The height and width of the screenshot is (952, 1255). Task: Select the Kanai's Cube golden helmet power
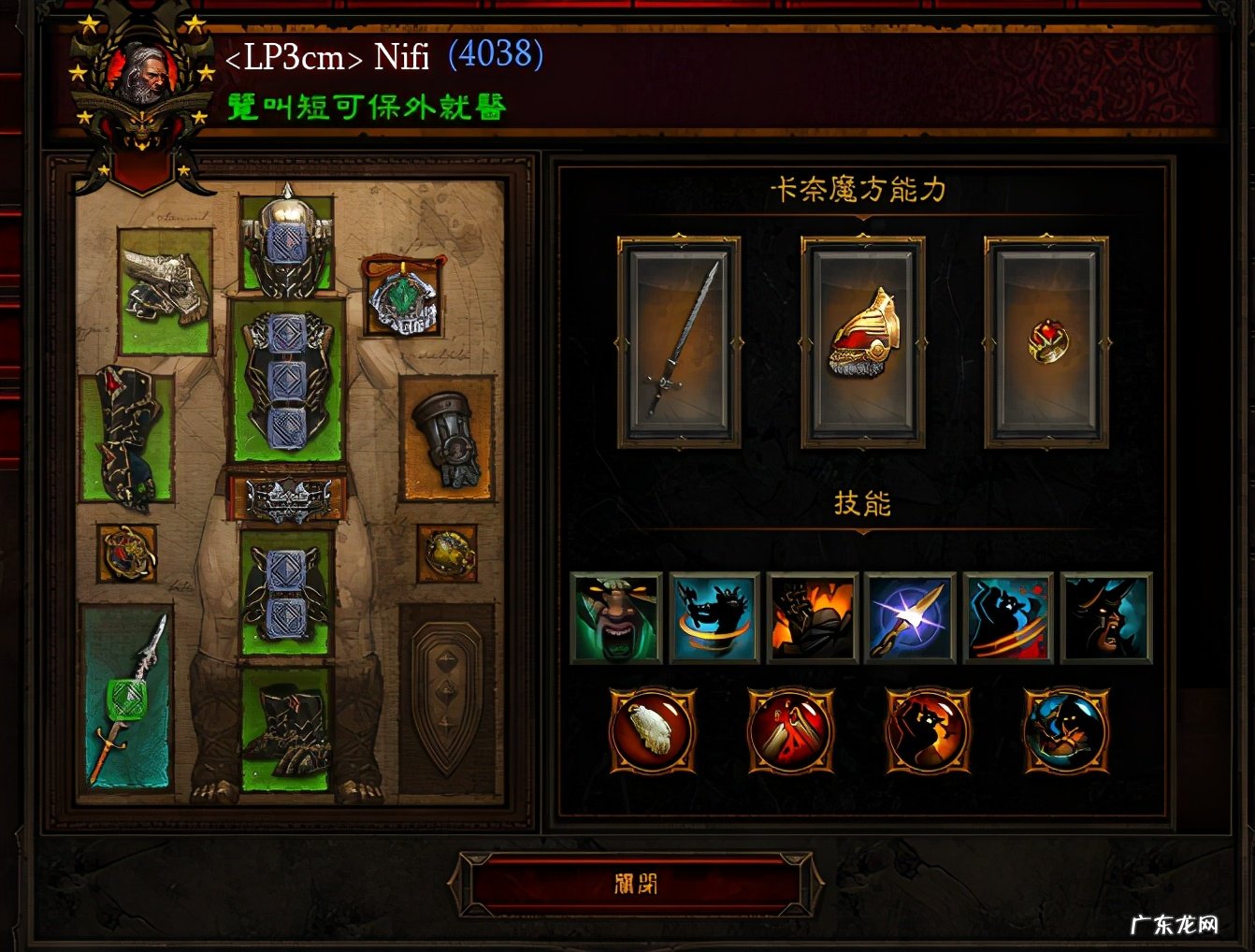point(862,342)
